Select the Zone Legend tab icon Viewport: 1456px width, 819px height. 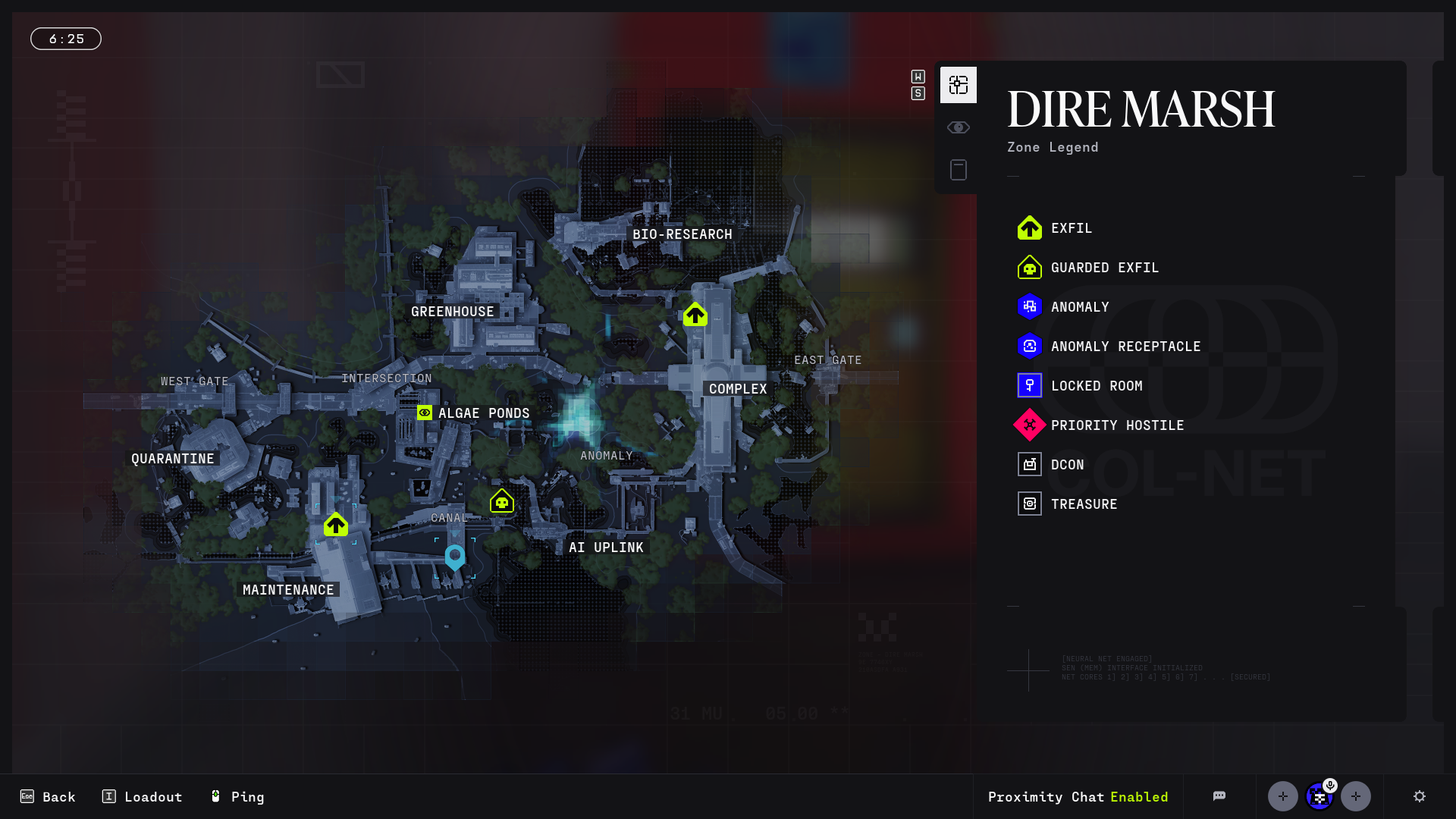pos(959,85)
